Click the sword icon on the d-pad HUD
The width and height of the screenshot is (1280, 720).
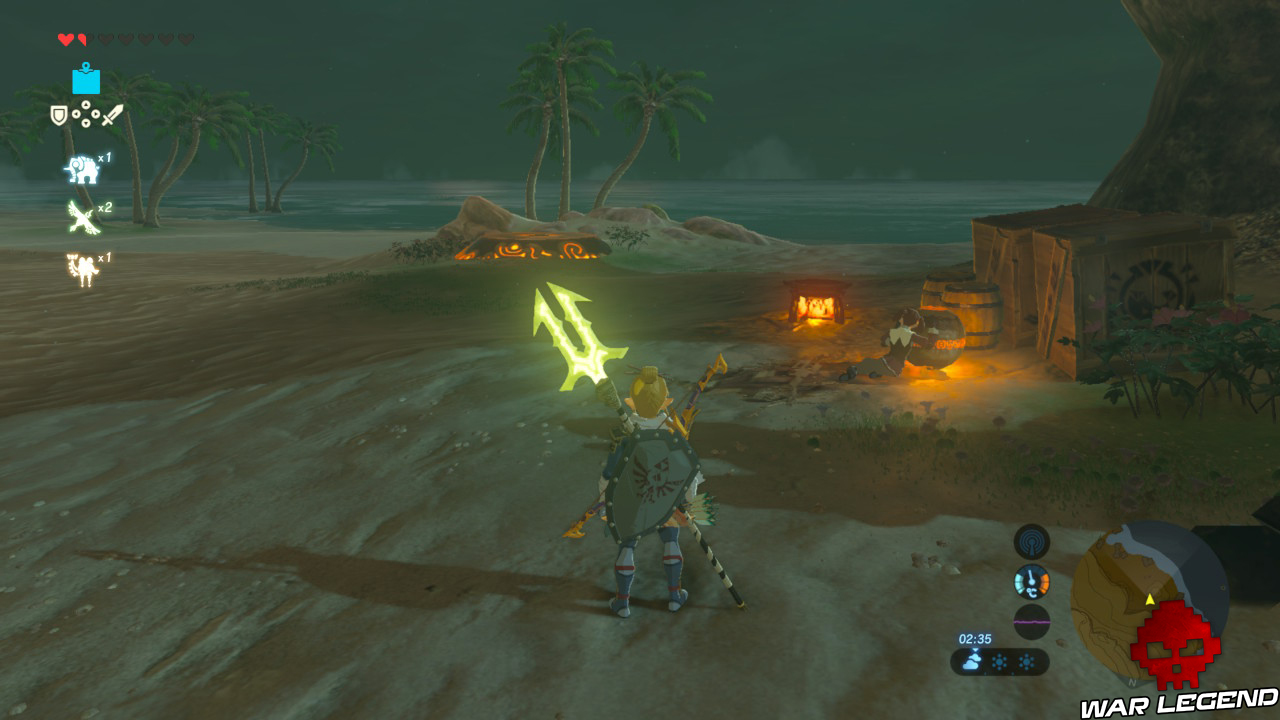tap(112, 116)
